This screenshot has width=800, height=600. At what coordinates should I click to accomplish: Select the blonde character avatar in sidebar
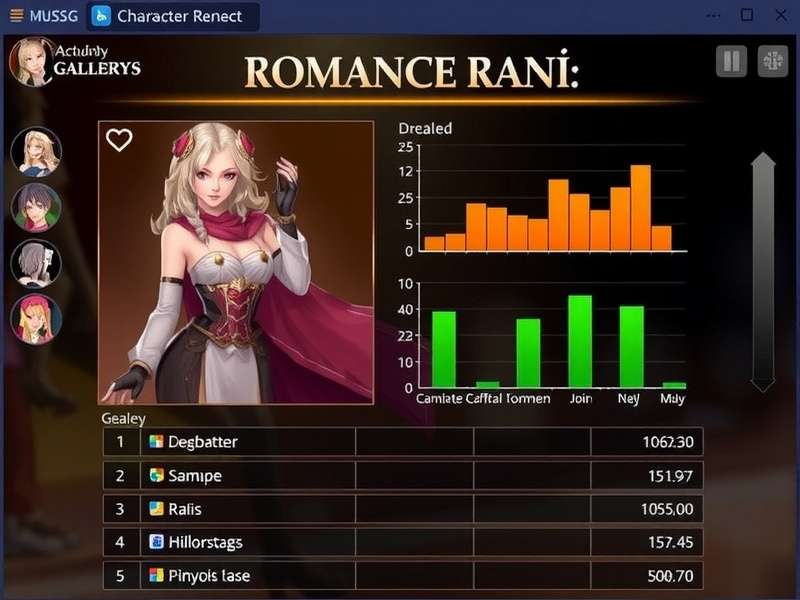36,152
